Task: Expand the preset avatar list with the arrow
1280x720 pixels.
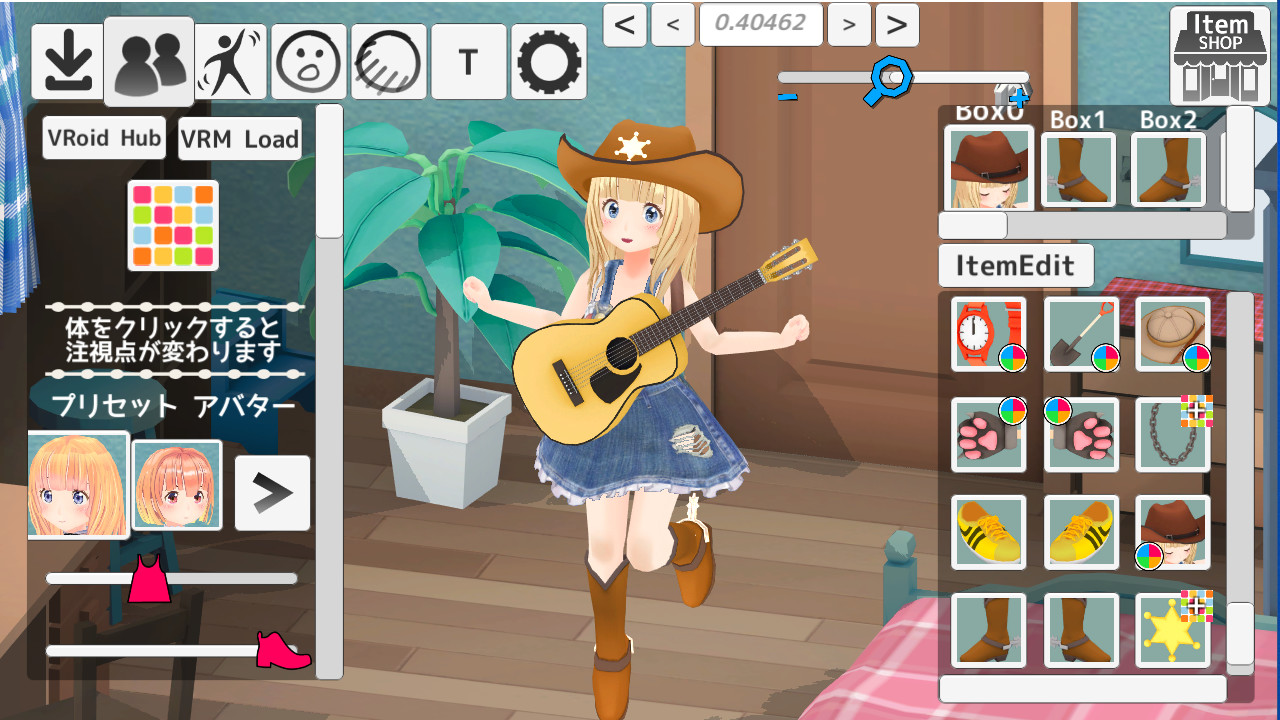Action: tap(271, 493)
